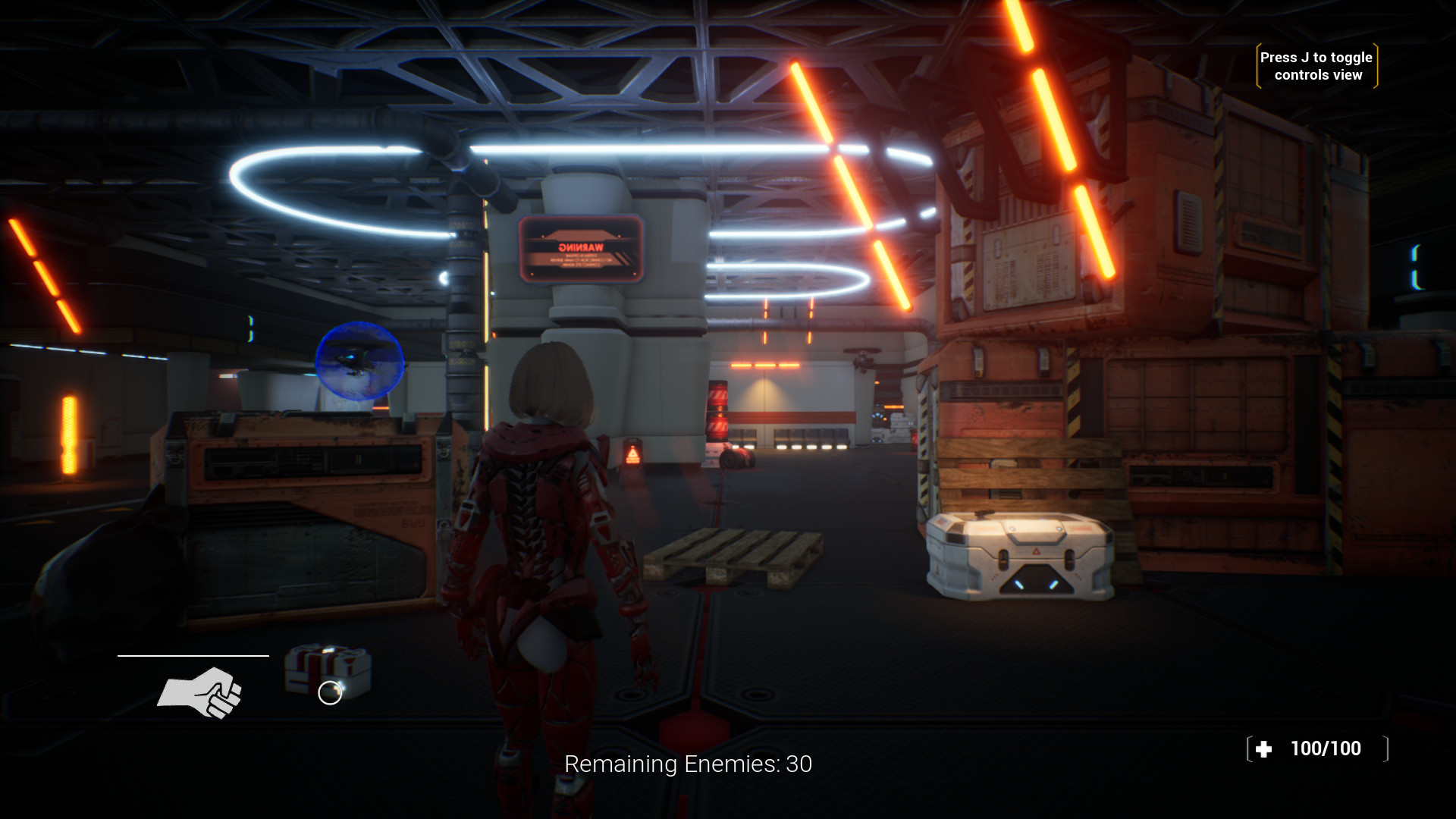
Task: Select the fist melee weapon icon
Action: pyautogui.click(x=200, y=692)
